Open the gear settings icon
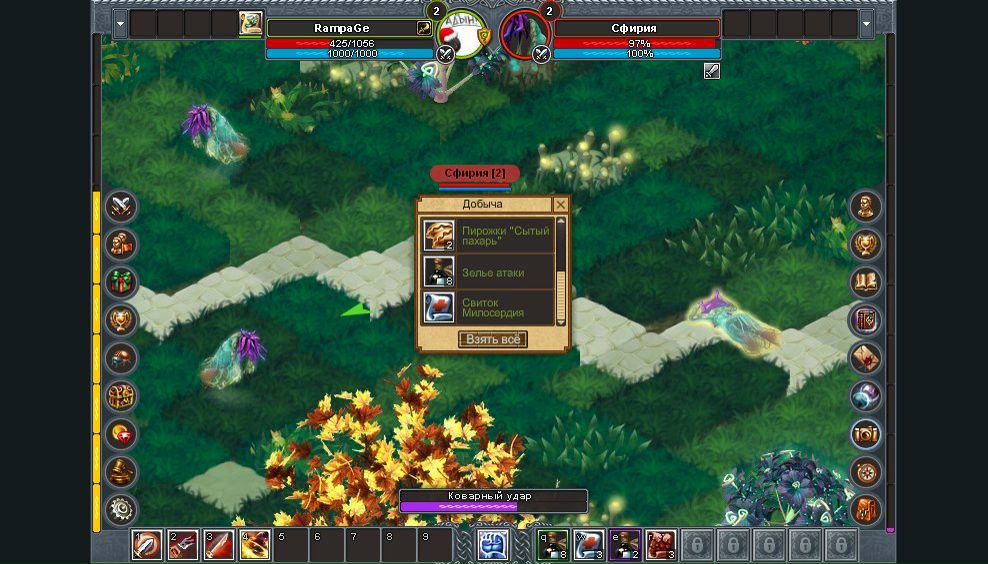Image resolution: width=988 pixels, height=564 pixels. [x=122, y=510]
